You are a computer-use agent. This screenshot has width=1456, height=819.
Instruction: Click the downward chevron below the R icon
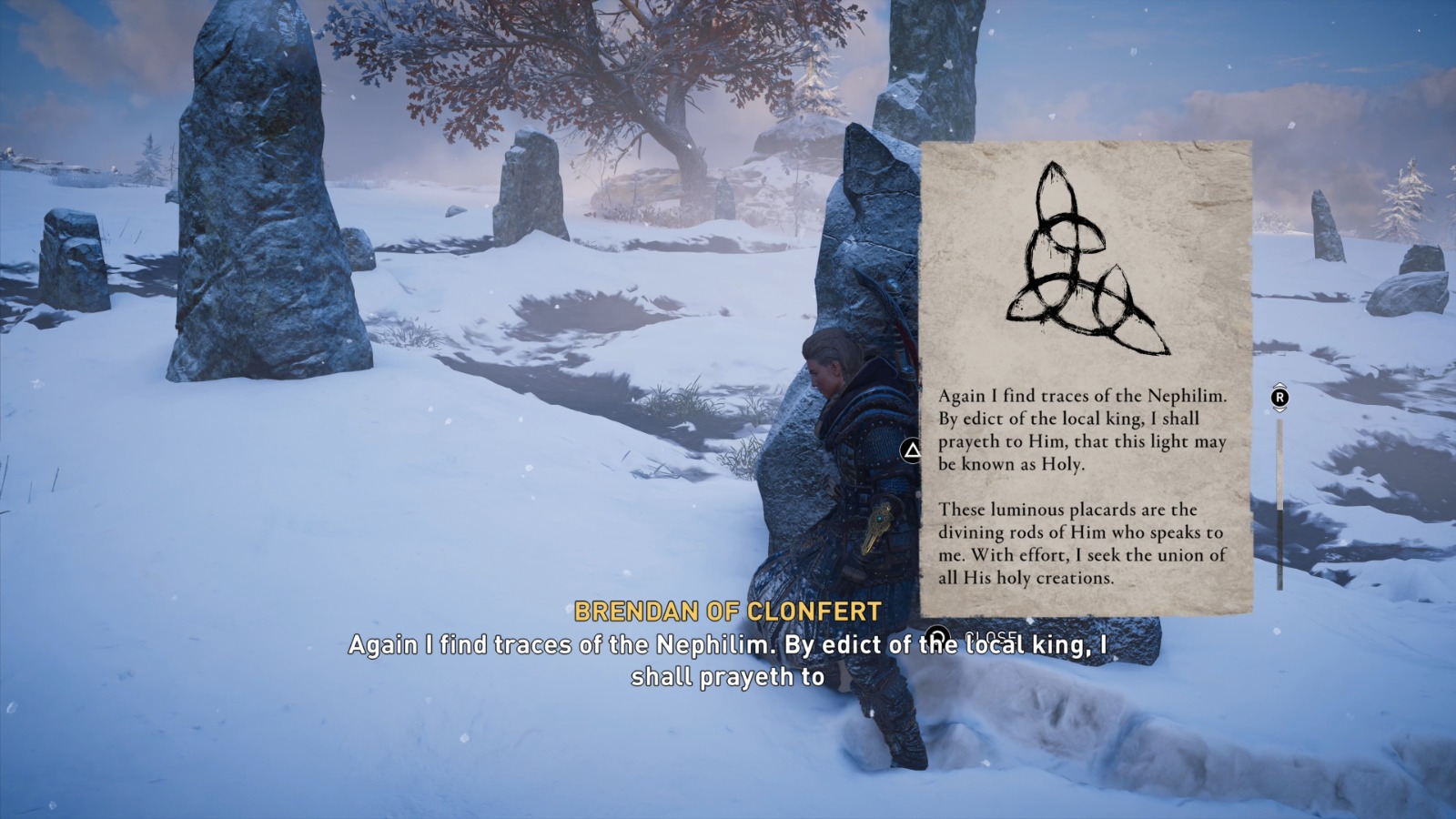pyautogui.click(x=1279, y=409)
